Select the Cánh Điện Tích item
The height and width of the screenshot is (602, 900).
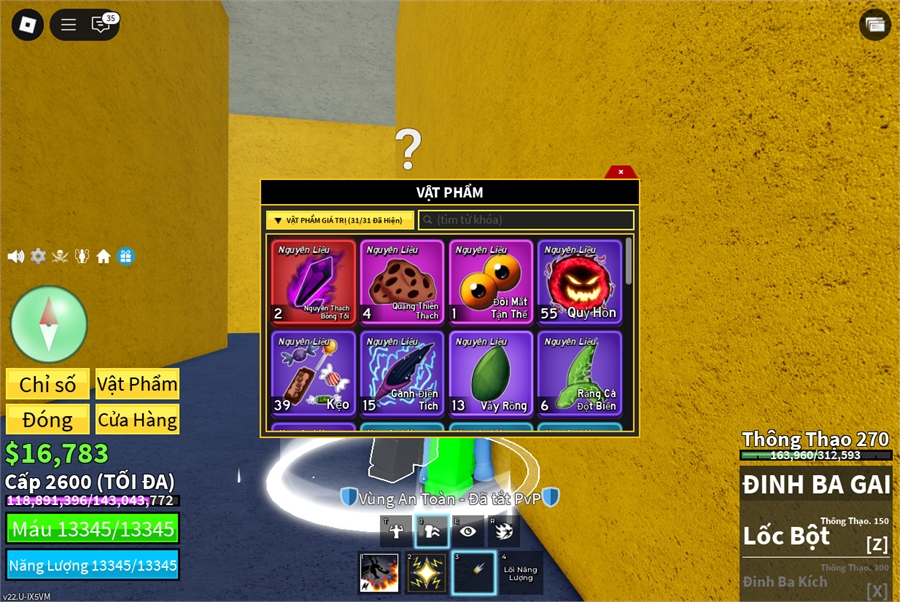click(x=402, y=374)
